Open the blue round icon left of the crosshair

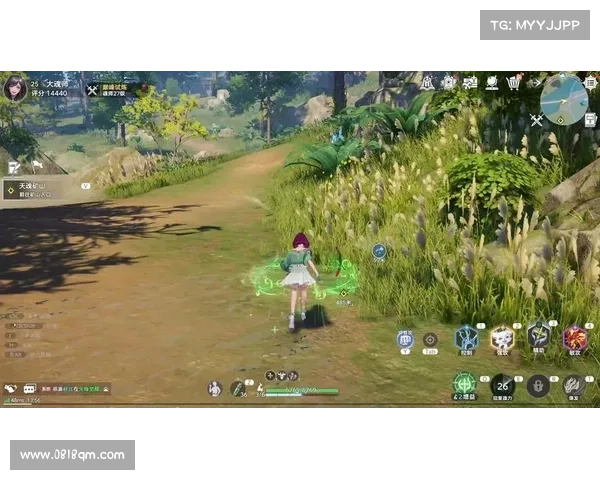[405, 339]
